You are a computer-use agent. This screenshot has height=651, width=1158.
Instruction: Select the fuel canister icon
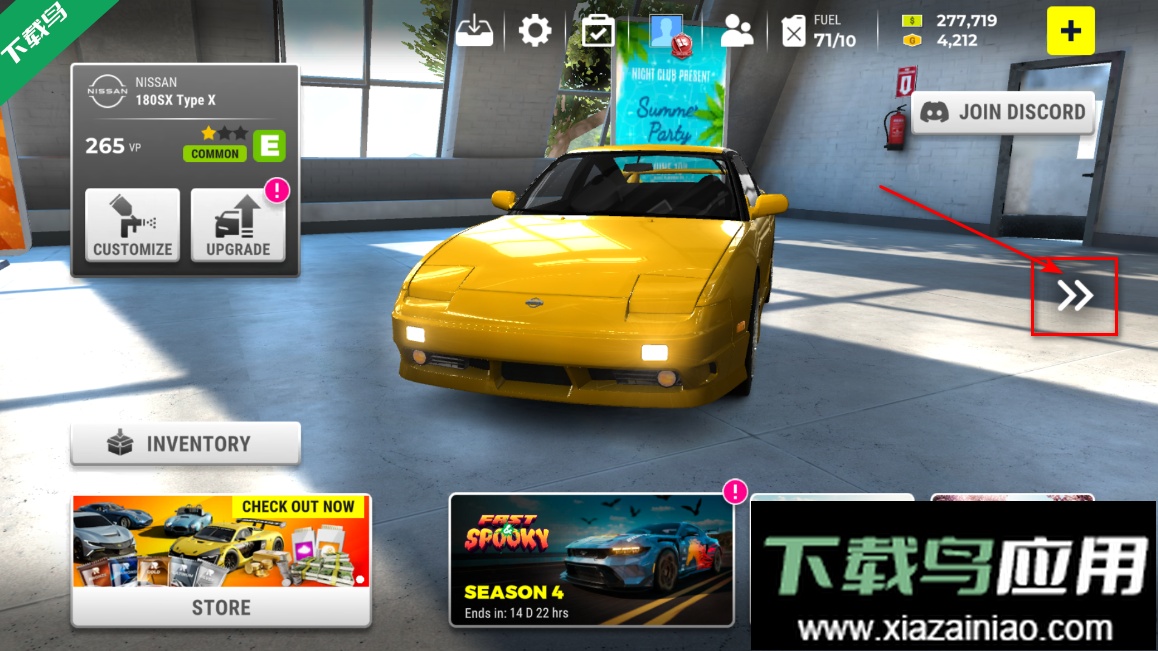pyautogui.click(x=793, y=31)
